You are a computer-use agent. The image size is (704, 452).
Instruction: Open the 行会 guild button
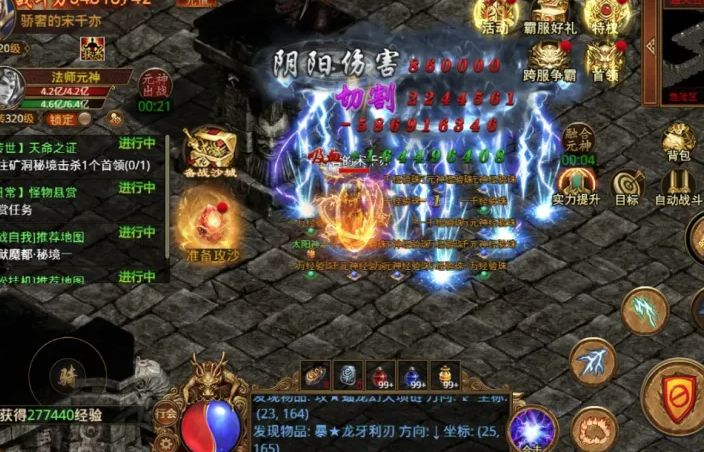point(166,412)
